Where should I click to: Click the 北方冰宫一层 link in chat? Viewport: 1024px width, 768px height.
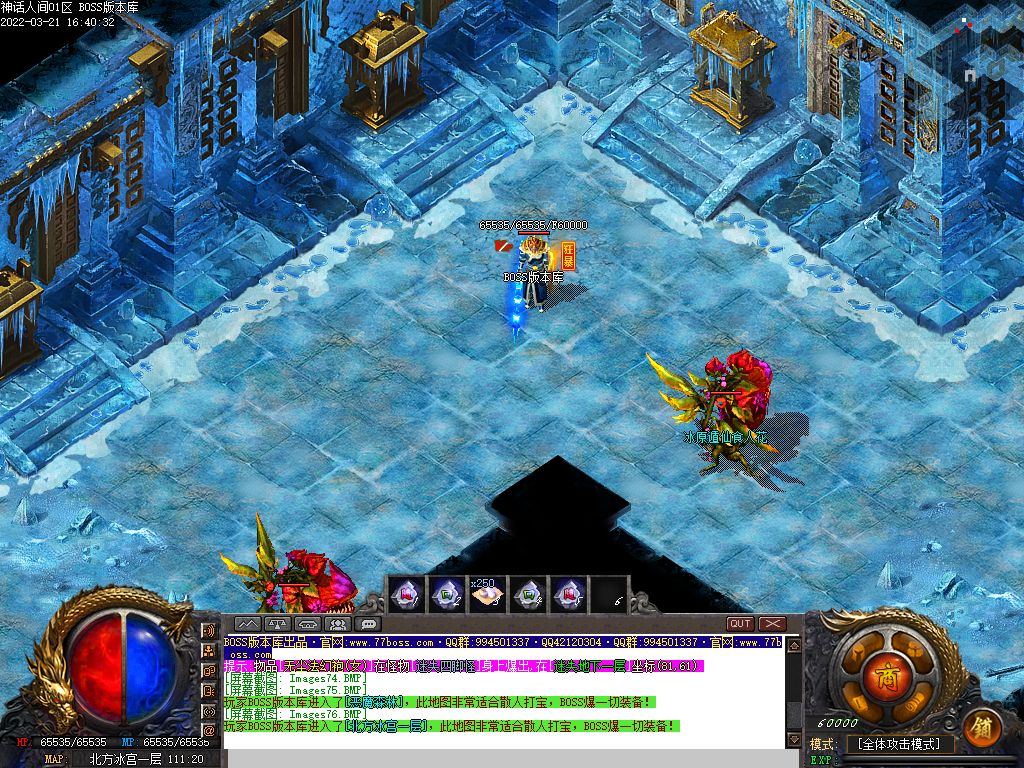click(387, 727)
